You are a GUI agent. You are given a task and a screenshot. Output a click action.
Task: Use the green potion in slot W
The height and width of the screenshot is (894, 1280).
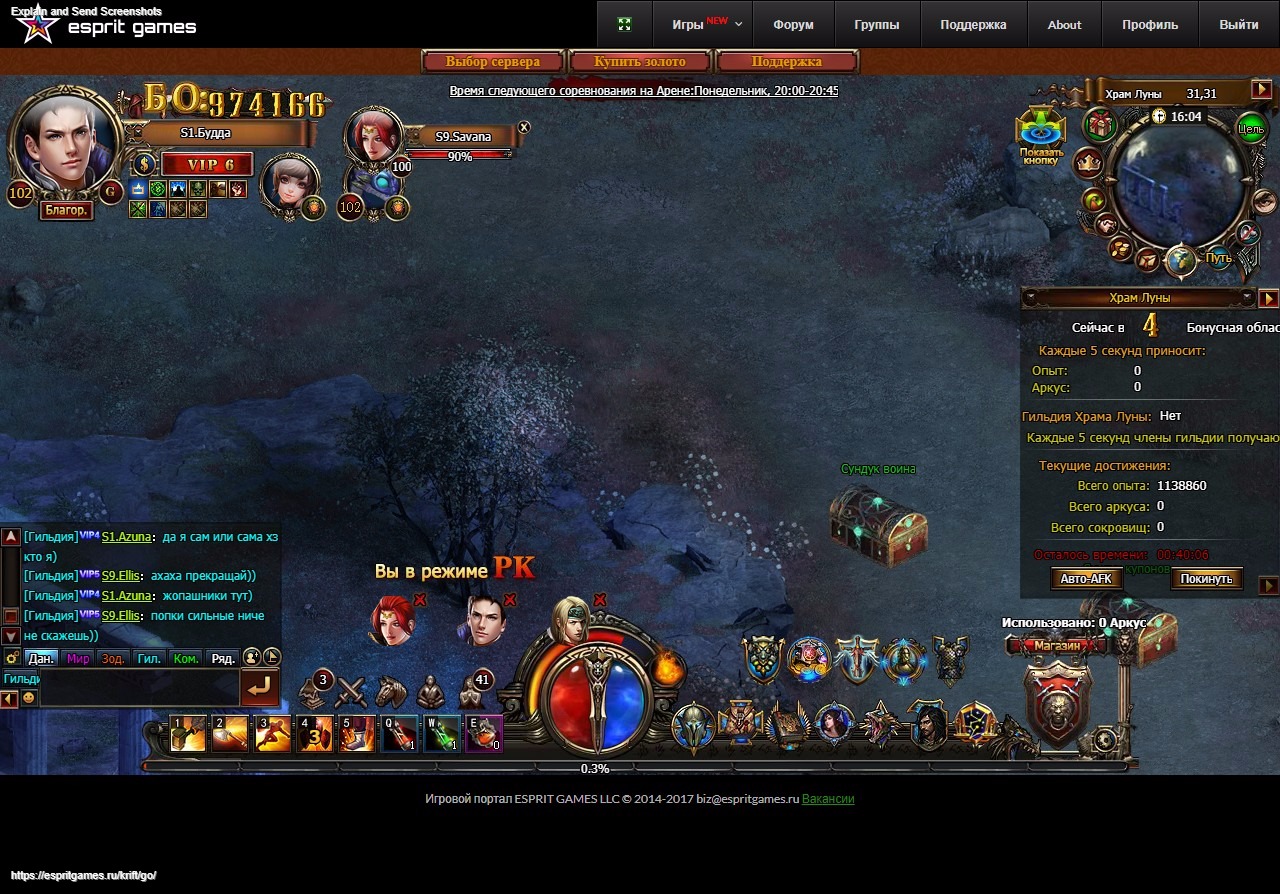click(x=443, y=734)
